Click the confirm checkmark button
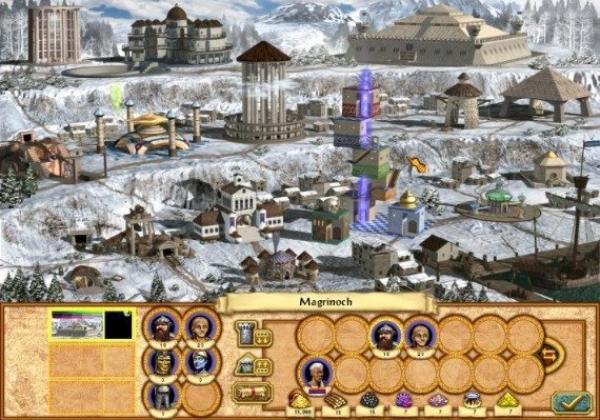This screenshot has width=600, height=420. 569,401
